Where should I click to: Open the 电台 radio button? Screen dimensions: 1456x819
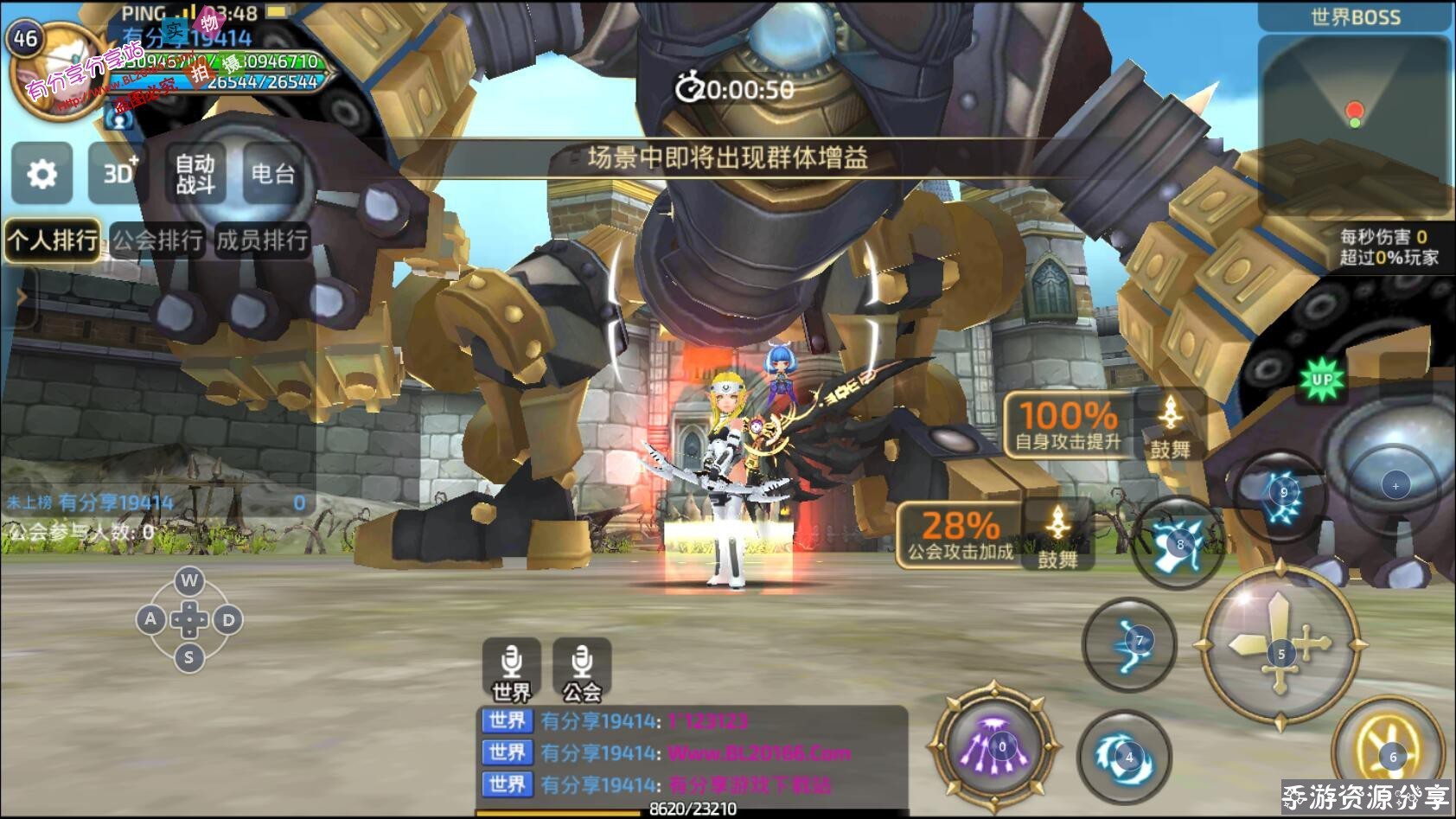point(272,174)
